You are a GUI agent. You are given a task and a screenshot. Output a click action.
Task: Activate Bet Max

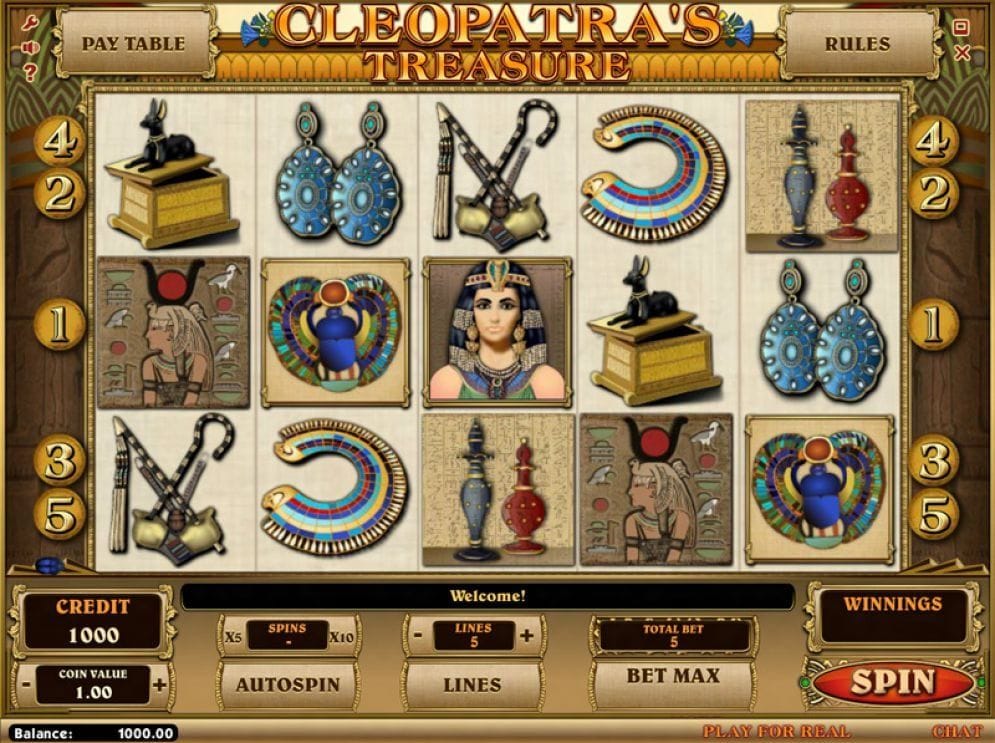tap(672, 677)
